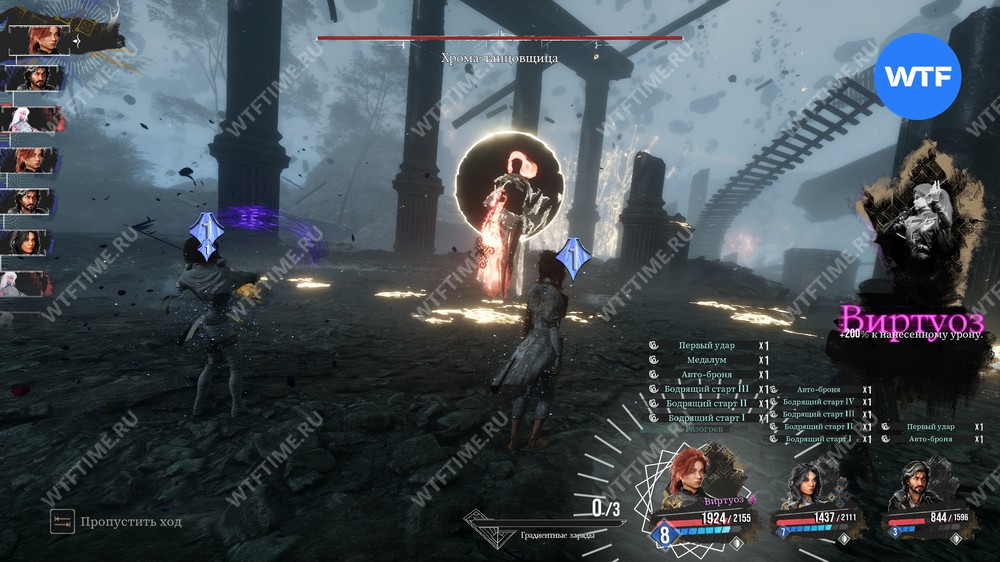Open the blue WTF logo overlay
The height and width of the screenshot is (562, 1000).
pyautogui.click(x=917, y=76)
